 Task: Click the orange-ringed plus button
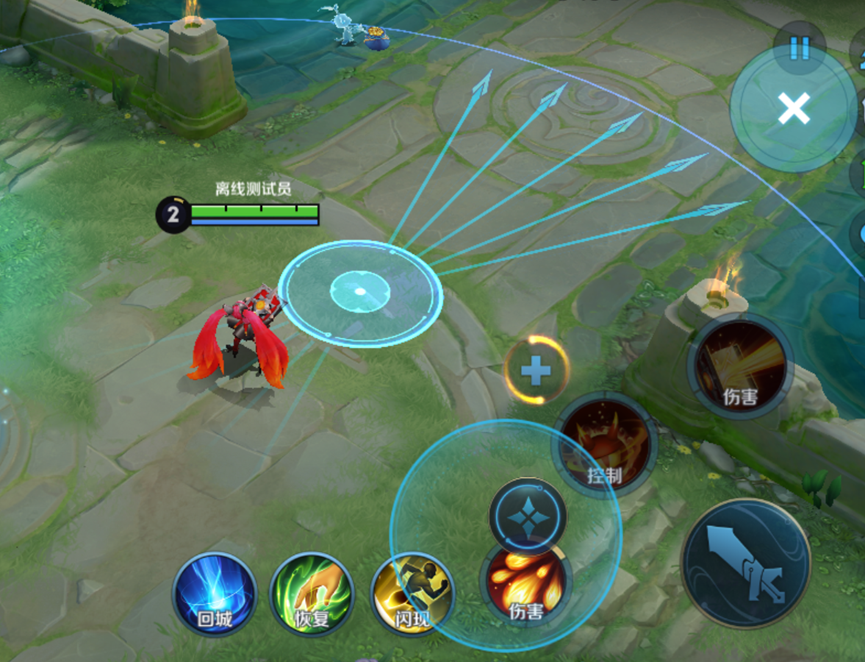537,371
